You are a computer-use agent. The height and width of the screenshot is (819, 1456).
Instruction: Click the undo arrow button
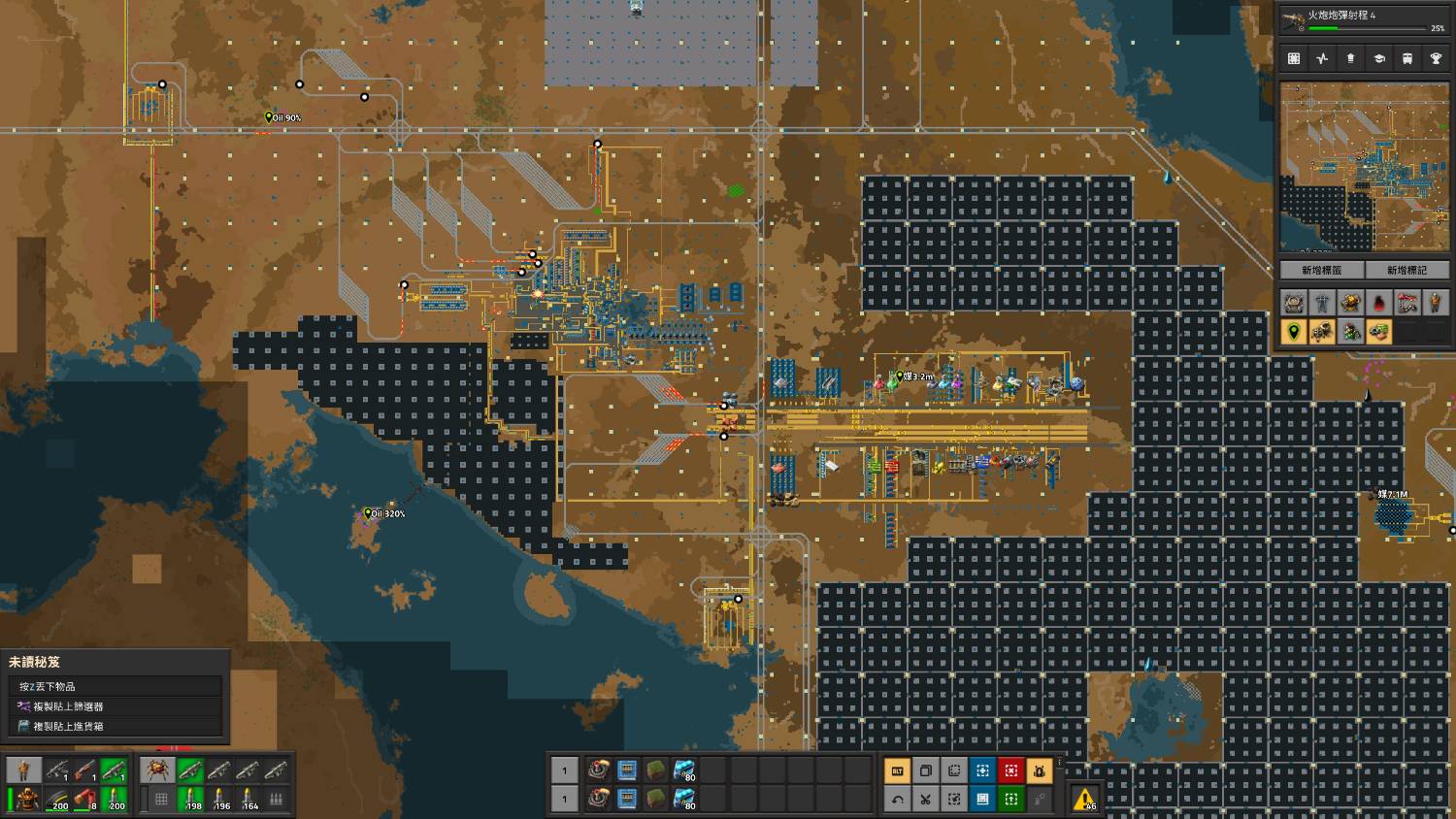pos(897,800)
